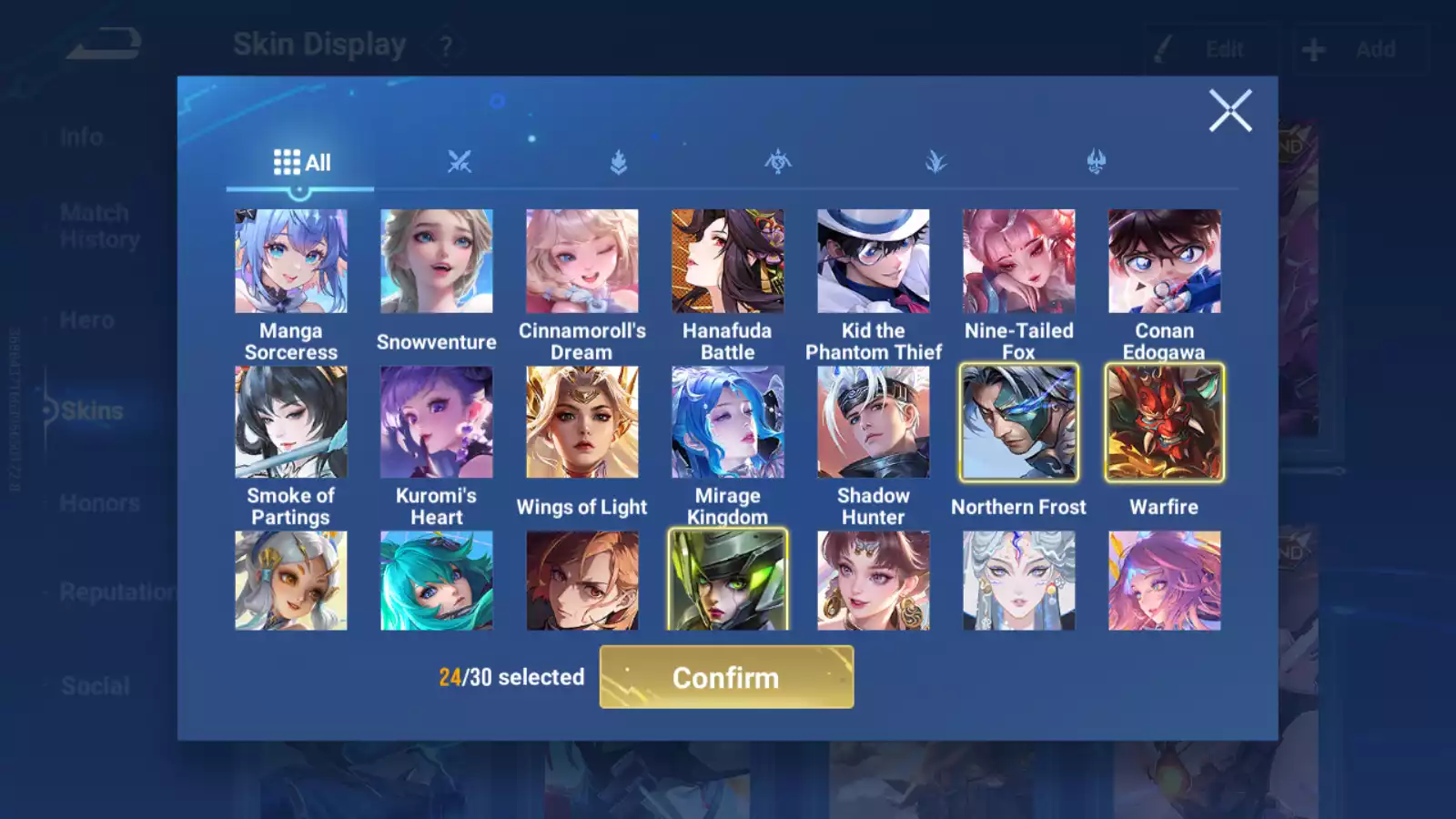Screen dimensions: 1456x819
Task: Click the 24/30 selected counter
Action: click(x=512, y=677)
